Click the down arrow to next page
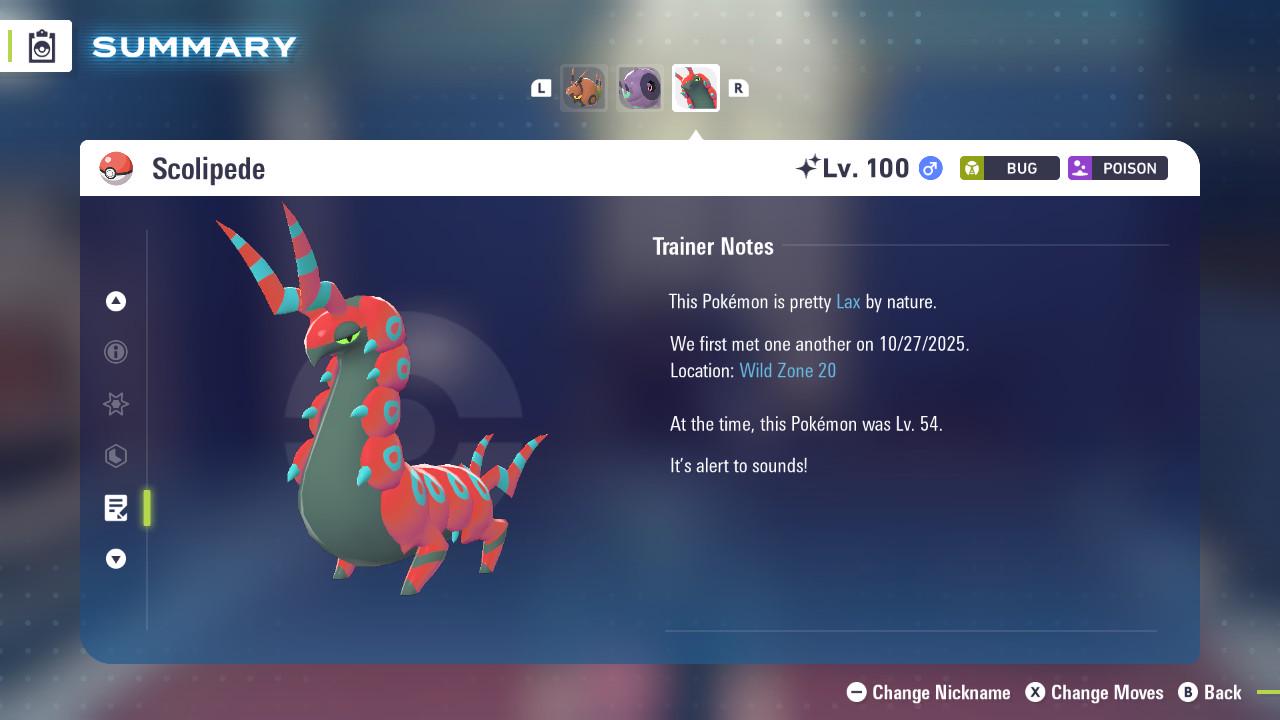Viewport: 1280px width, 720px height. click(116, 559)
